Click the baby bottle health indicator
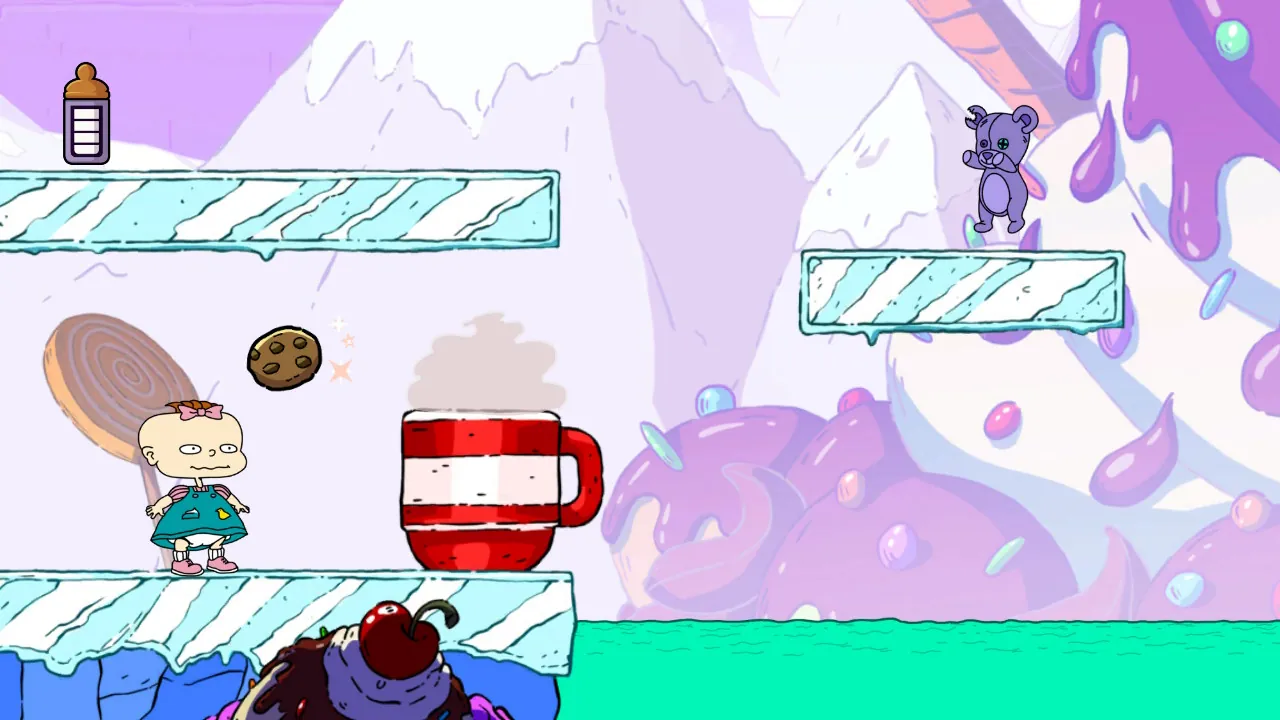This screenshot has width=1280, height=720. pyautogui.click(x=87, y=112)
